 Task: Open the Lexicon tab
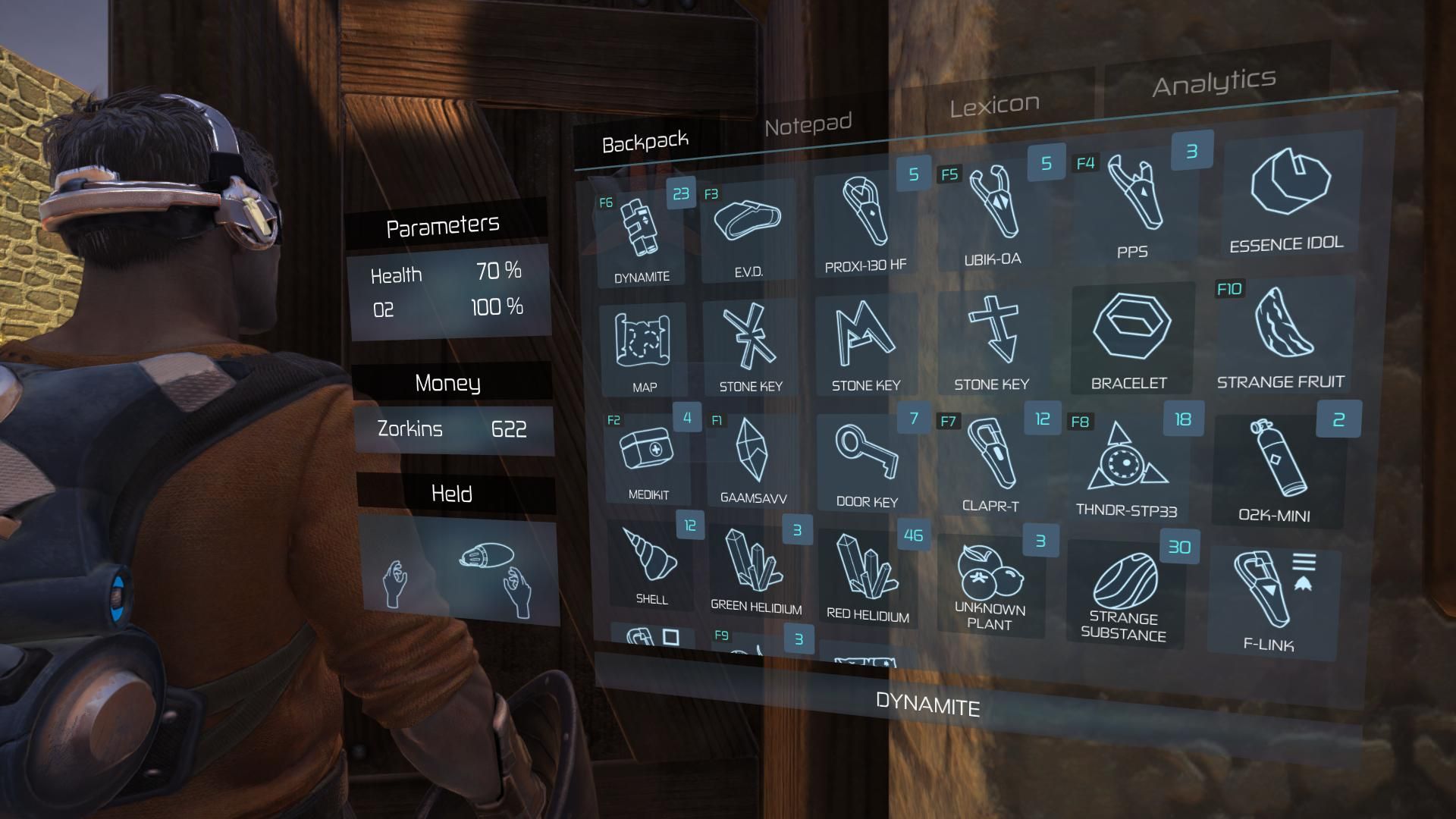(x=994, y=105)
